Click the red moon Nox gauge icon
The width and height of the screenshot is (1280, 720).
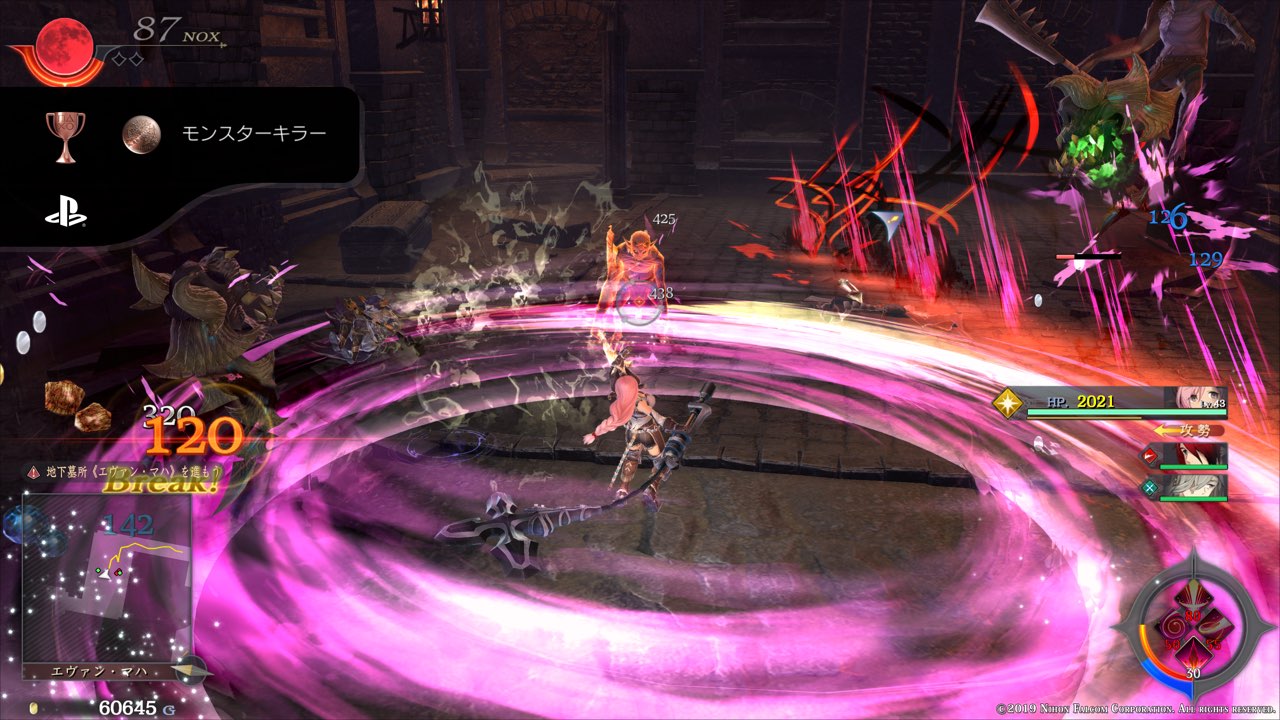pos(65,43)
